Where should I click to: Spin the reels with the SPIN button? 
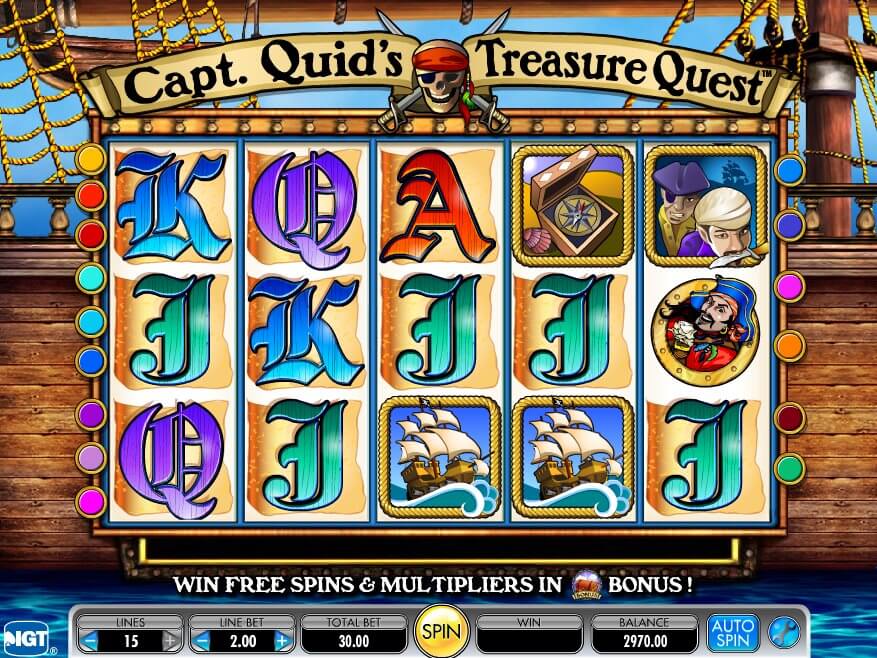pyautogui.click(x=439, y=632)
